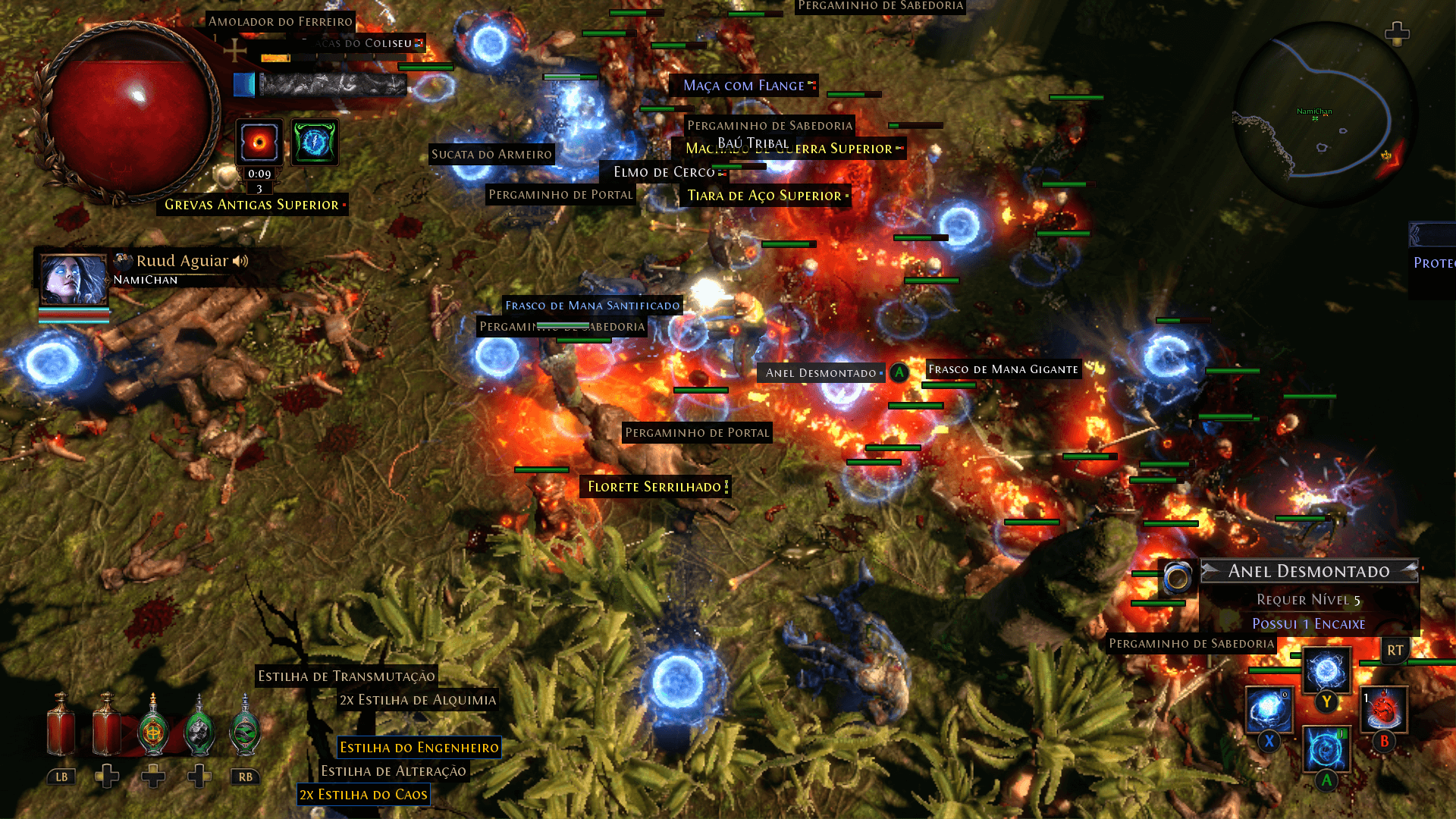Click the fiery orb buff icon with 0:09 timer
The image size is (1456, 819).
(x=259, y=143)
